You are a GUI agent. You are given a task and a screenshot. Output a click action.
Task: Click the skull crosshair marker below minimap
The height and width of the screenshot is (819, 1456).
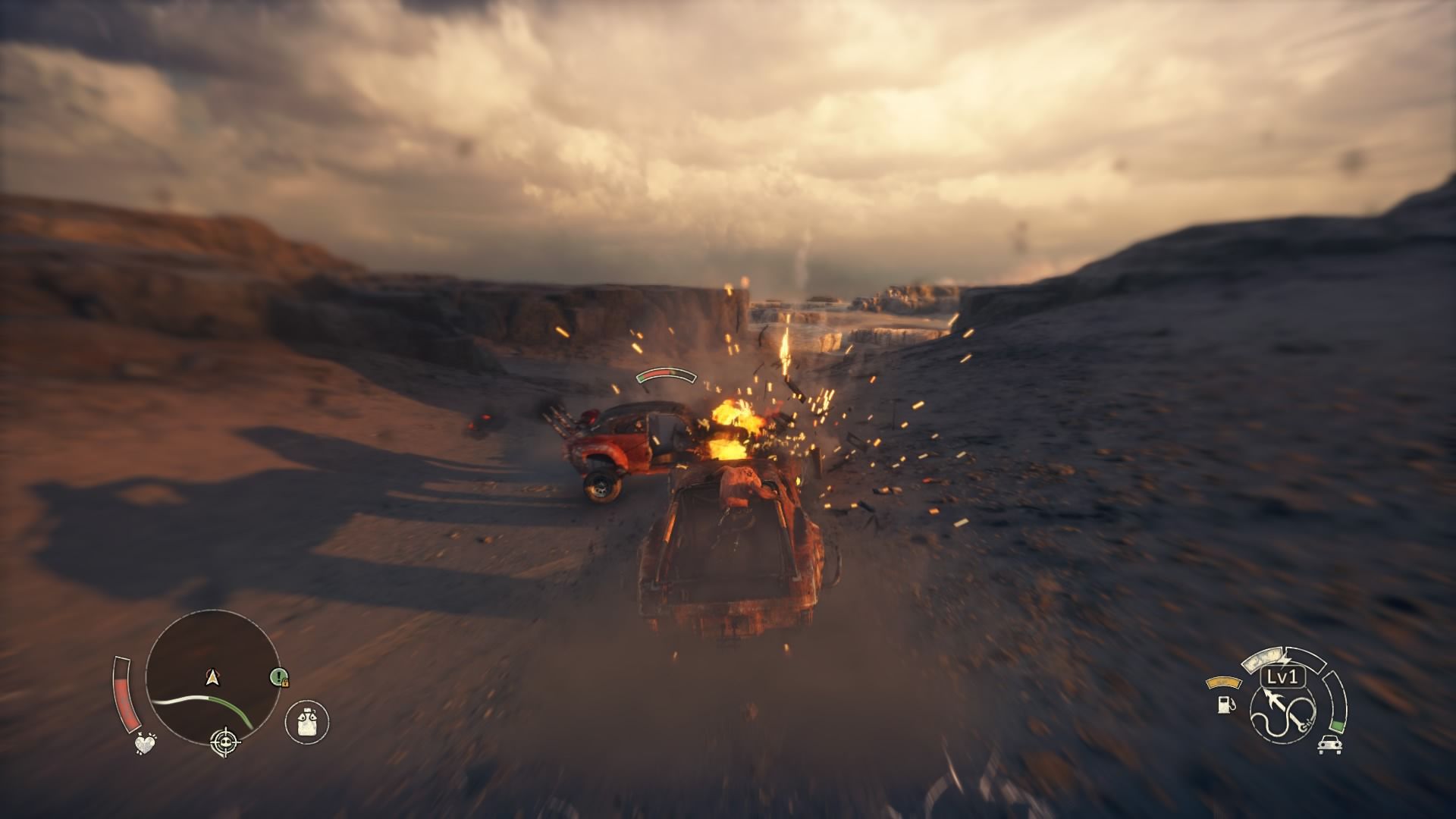pyautogui.click(x=224, y=738)
